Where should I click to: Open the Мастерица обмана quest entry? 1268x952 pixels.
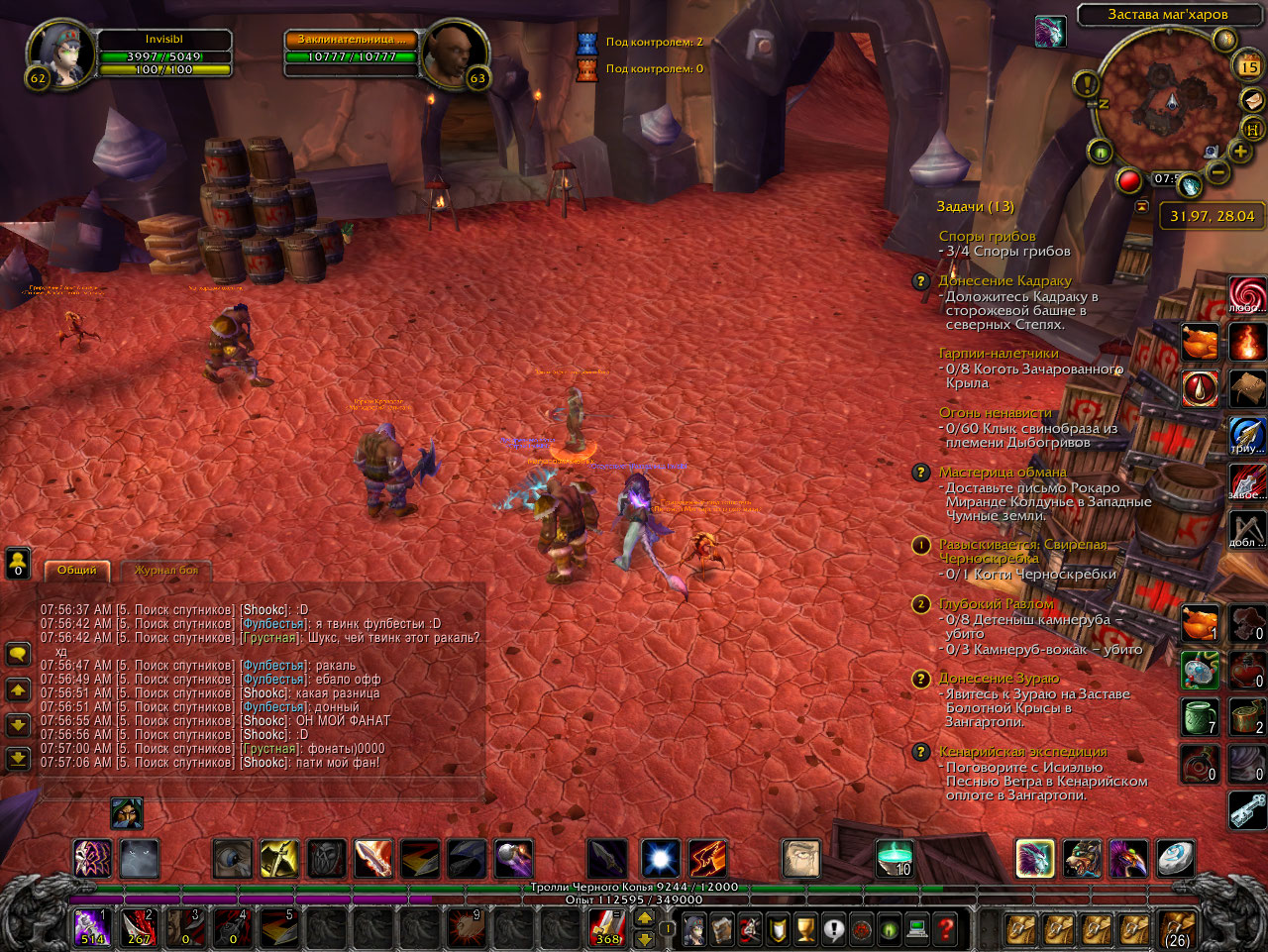coord(1003,472)
